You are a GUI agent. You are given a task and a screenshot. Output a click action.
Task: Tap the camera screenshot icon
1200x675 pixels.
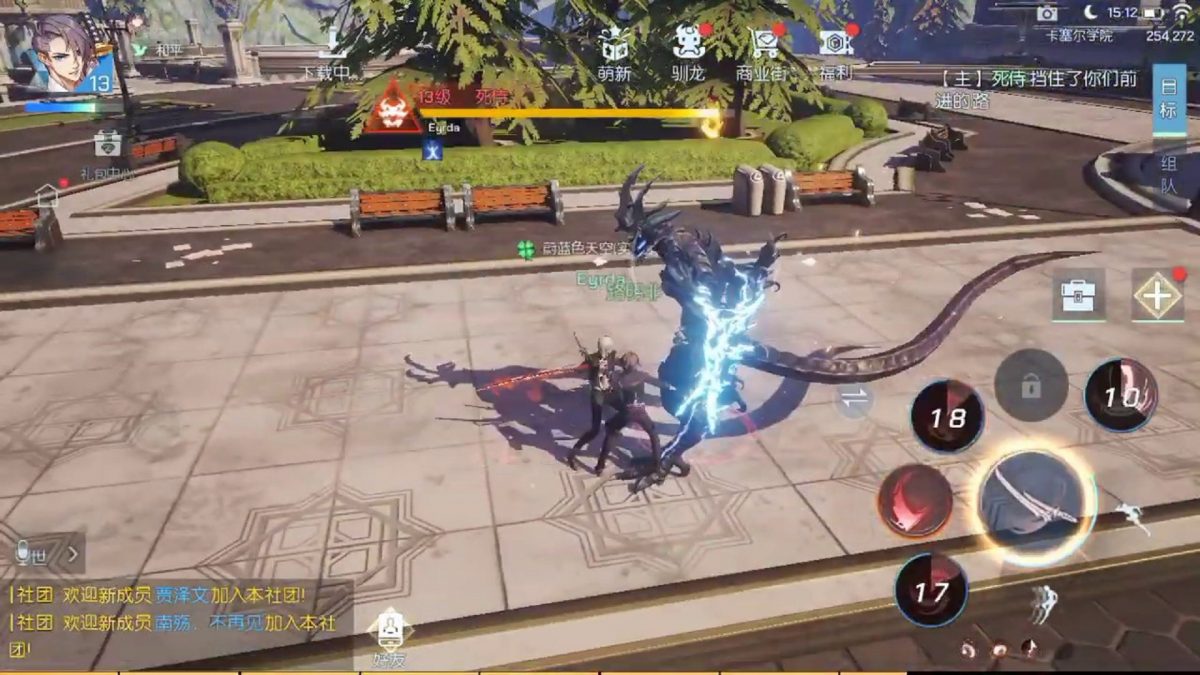click(1047, 13)
